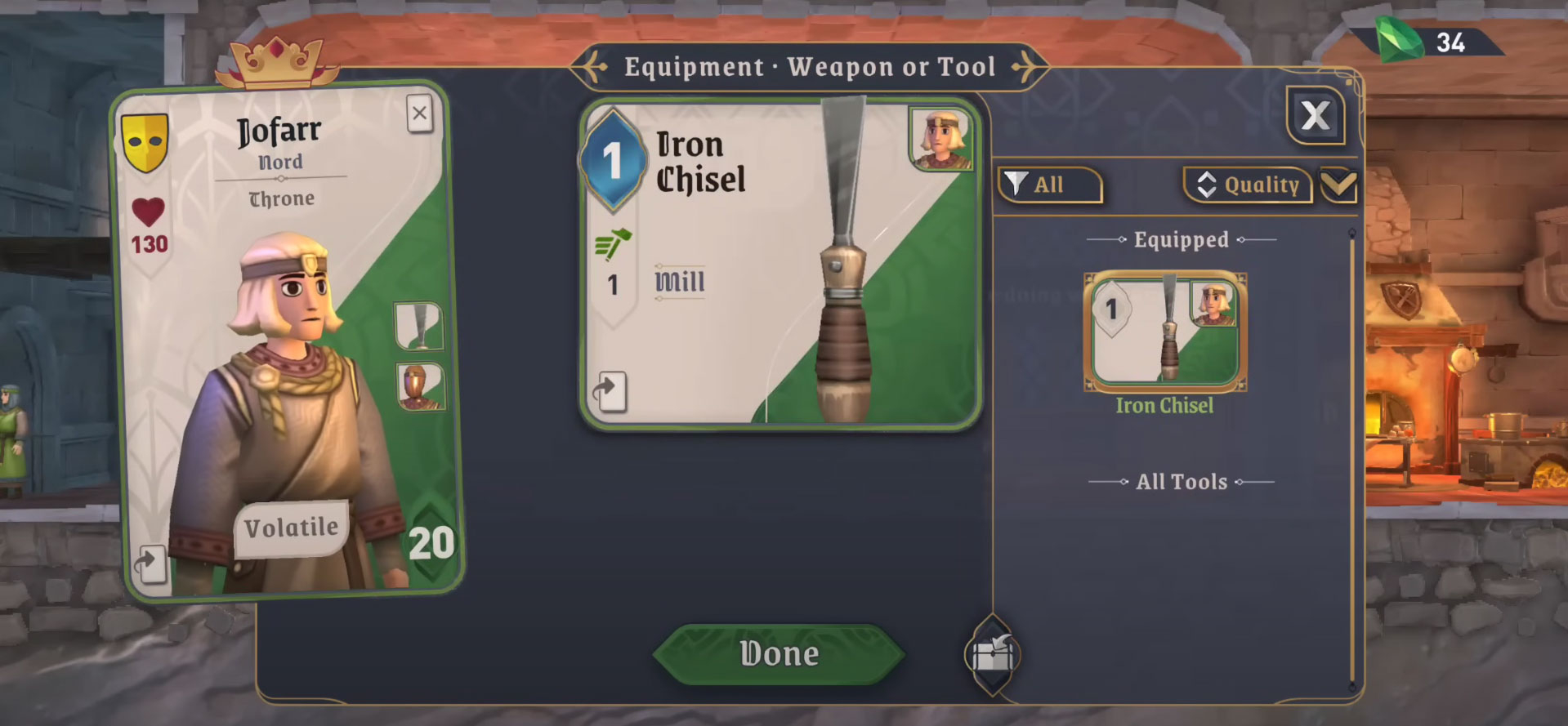
Task: Open the chest storage icon
Action: (992, 655)
